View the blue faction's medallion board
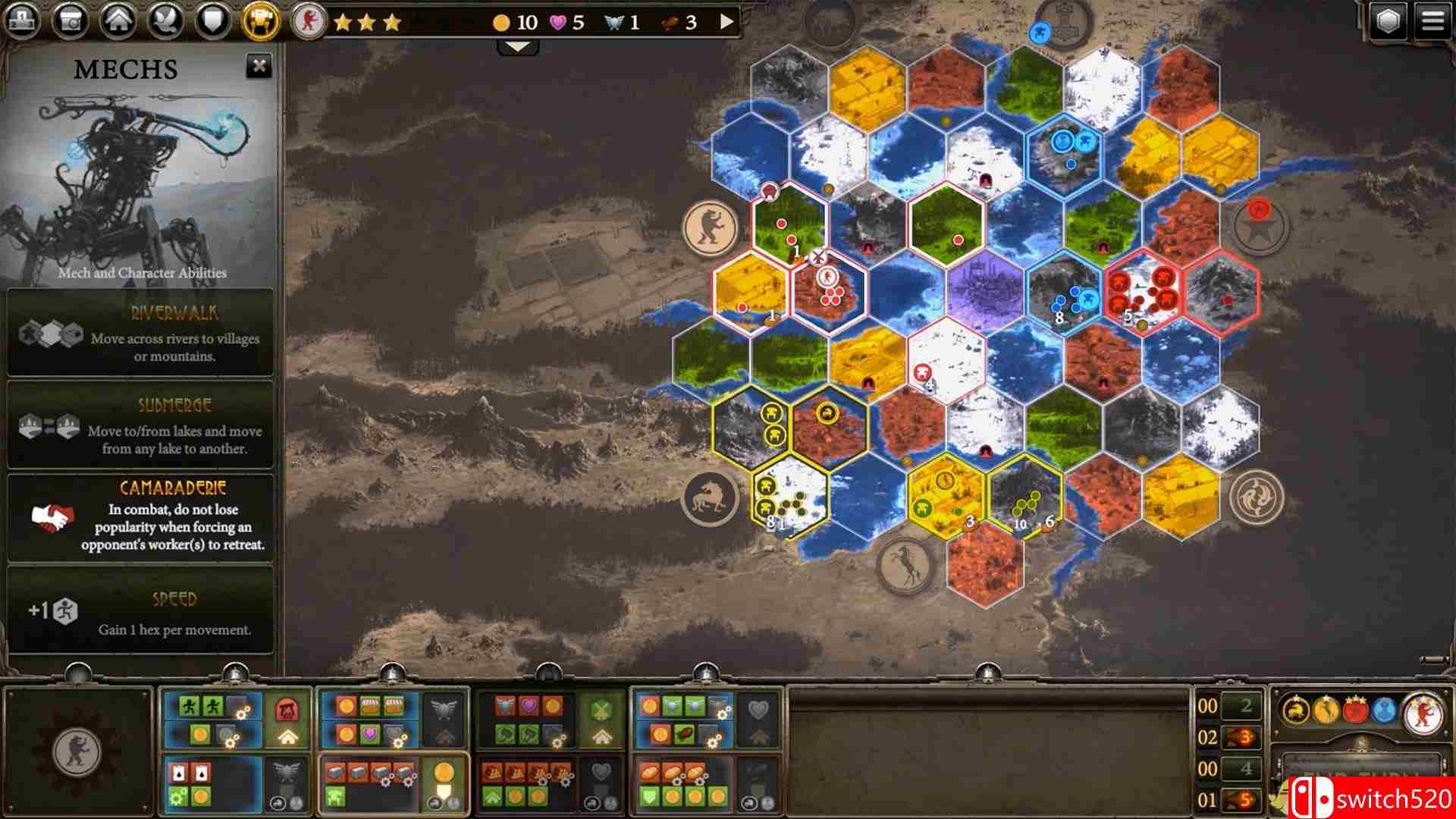Screen dimensions: 1456x819 tap(1385, 711)
